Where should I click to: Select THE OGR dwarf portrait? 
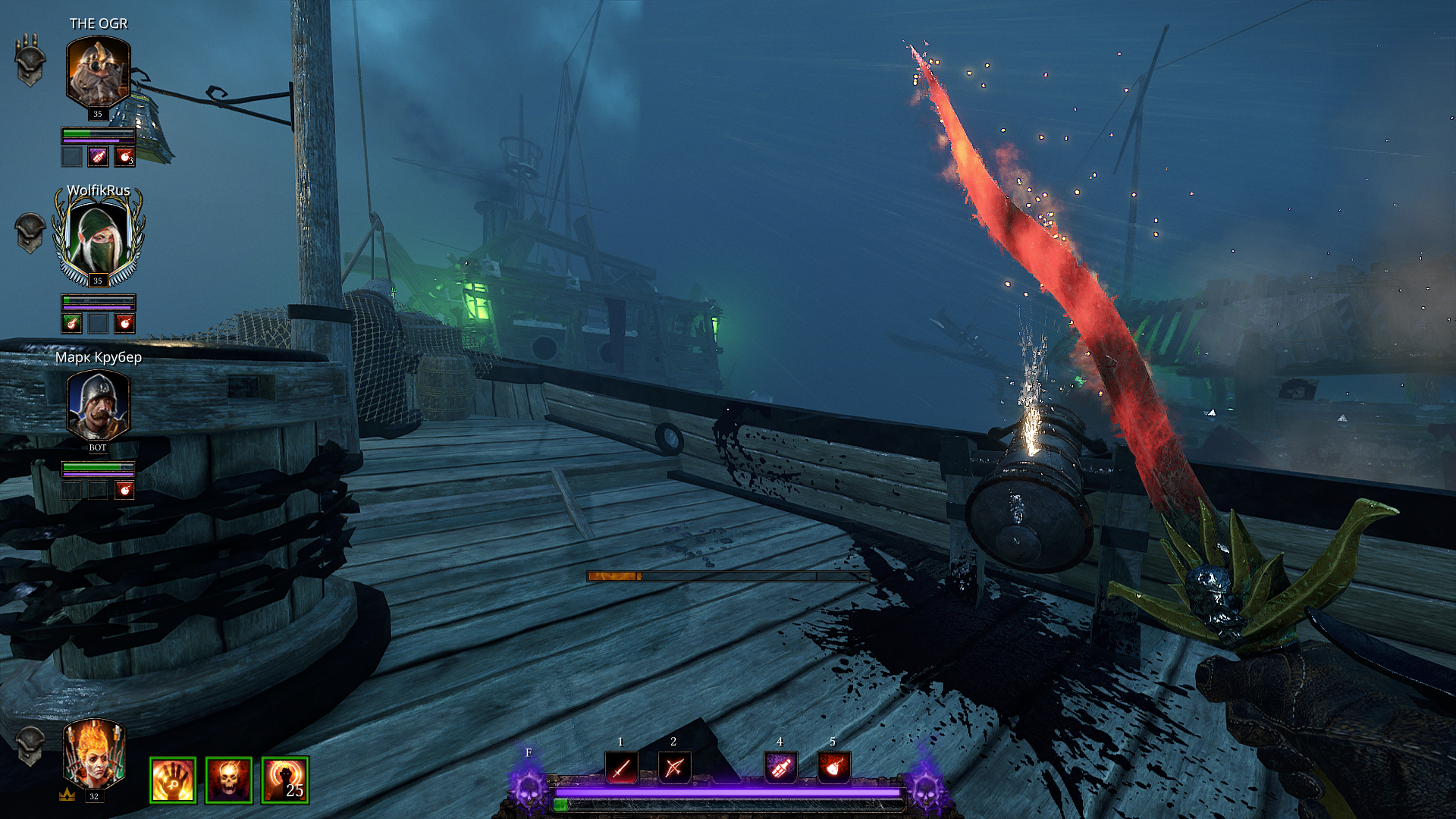[x=98, y=73]
